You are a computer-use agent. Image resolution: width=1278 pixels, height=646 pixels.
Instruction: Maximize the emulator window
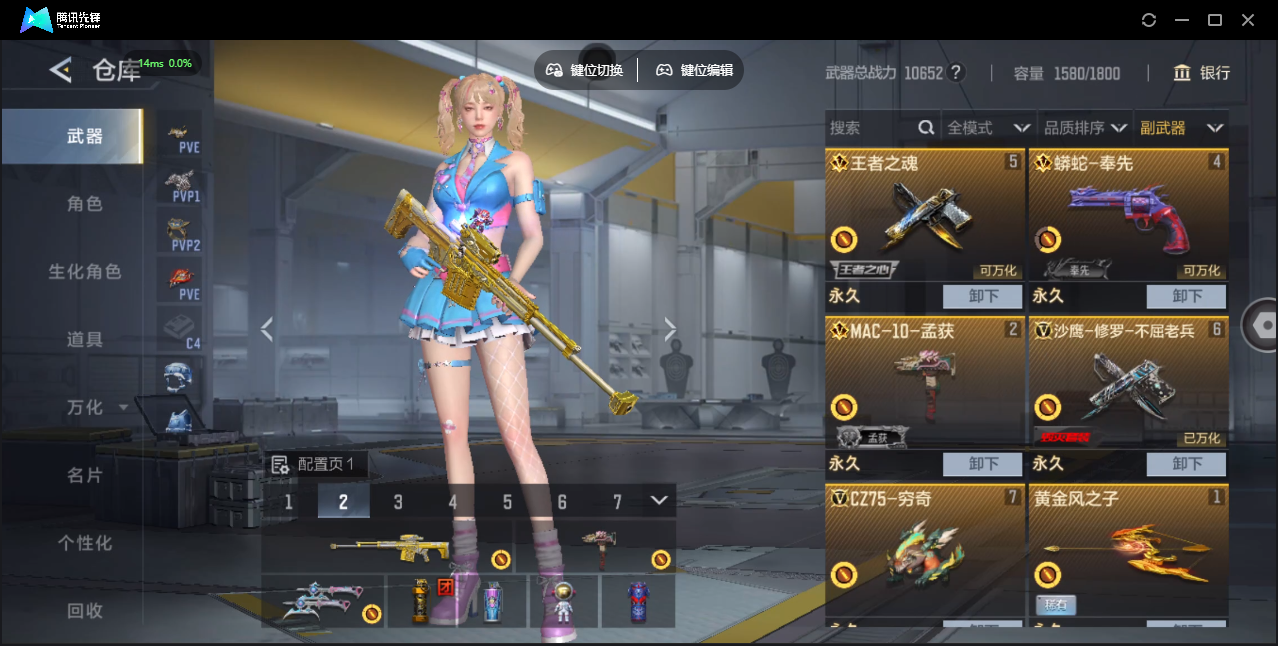pyautogui.click(x=1215, y=20)
